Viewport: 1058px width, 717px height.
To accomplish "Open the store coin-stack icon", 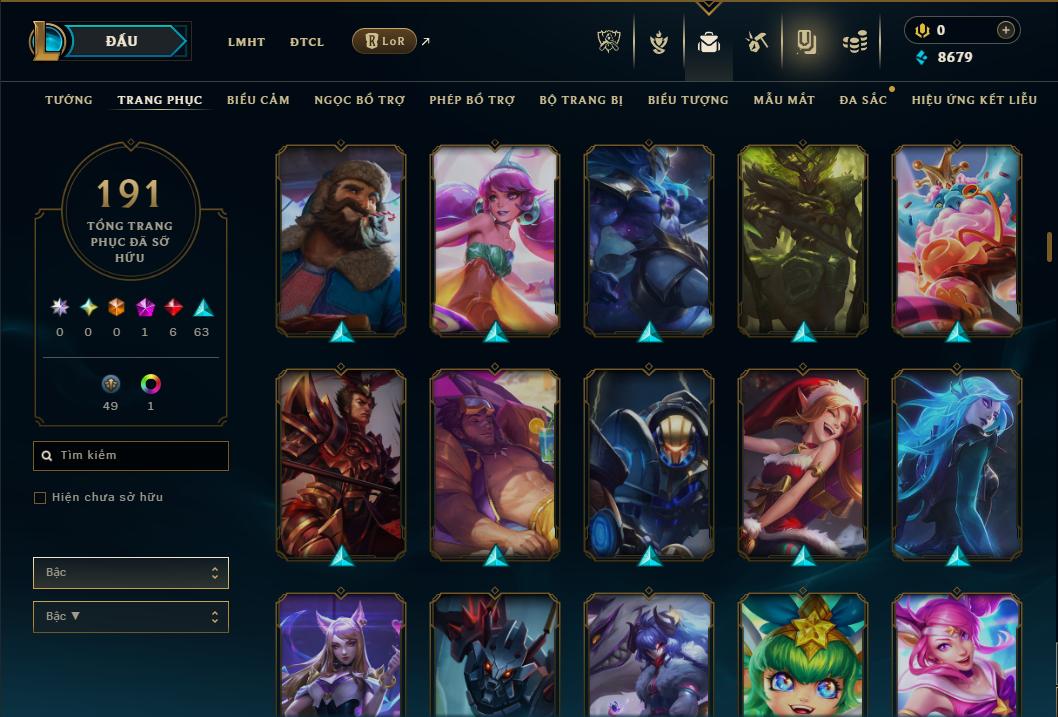I will click(854, 42).
